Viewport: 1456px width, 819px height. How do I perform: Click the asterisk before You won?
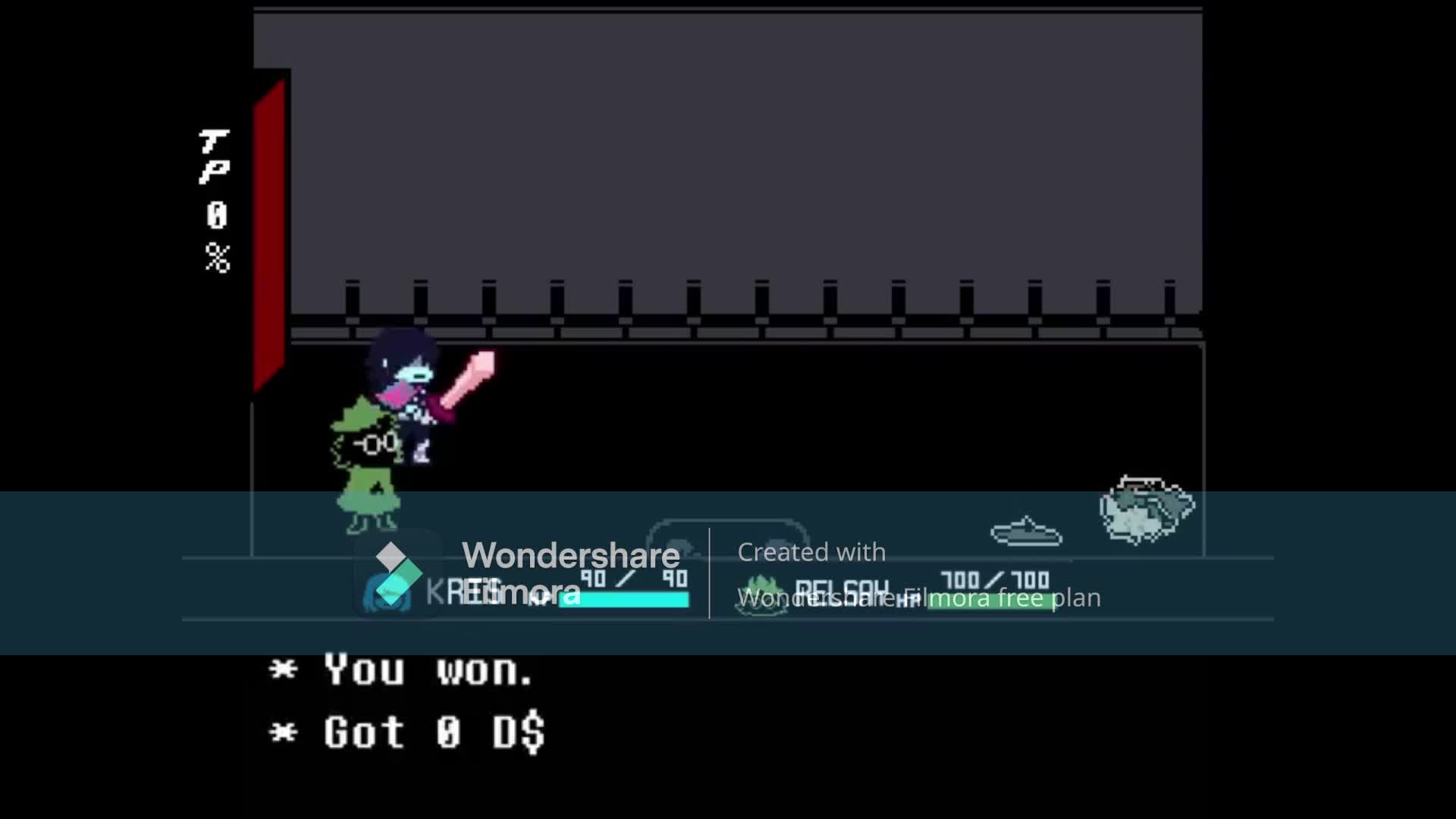pos(284,670)
